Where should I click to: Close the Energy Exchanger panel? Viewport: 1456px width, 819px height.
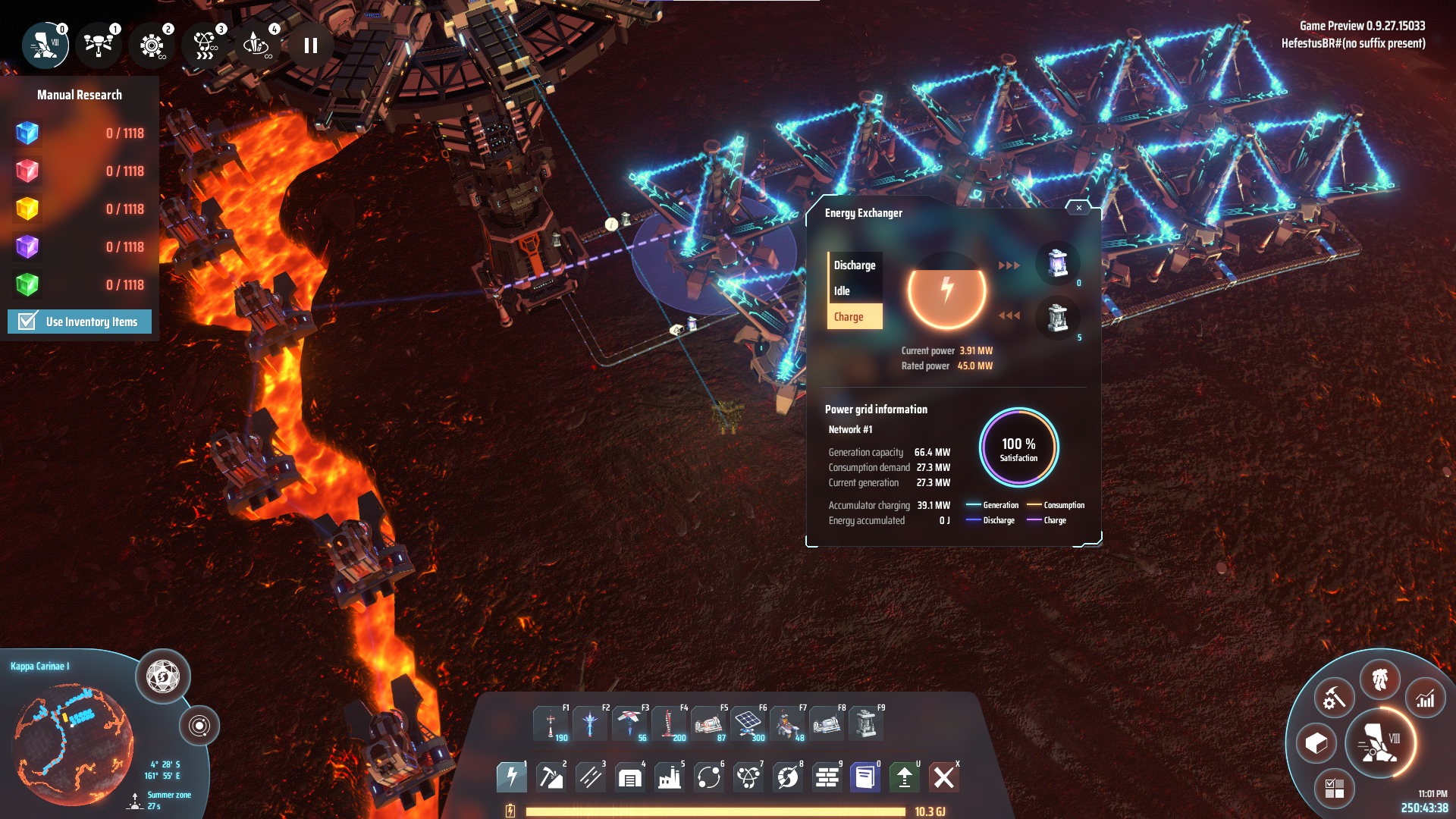coord(1078,208)
